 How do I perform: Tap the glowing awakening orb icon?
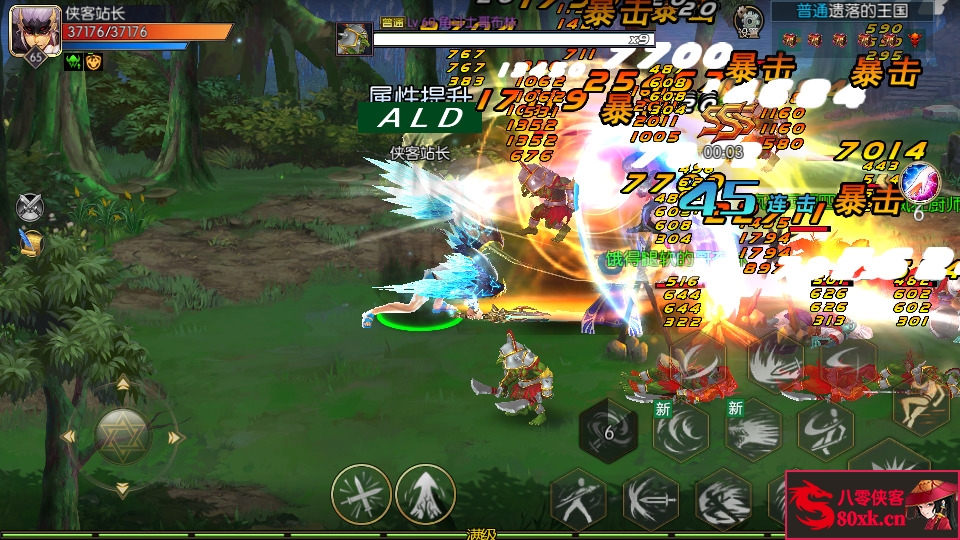pyautogui.click(x=917, y=183)
